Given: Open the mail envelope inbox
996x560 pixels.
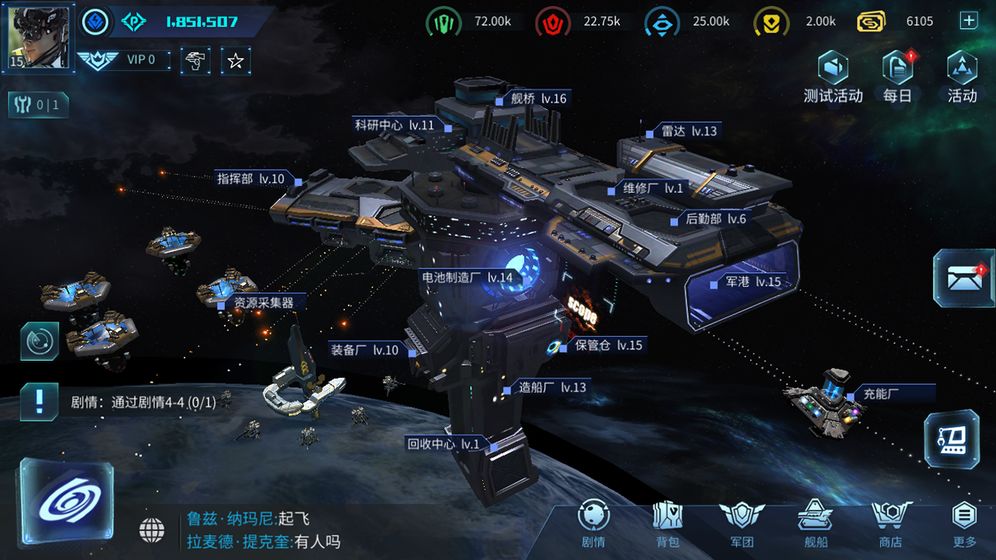Looking at the screenshot, I should pos(962,278).
